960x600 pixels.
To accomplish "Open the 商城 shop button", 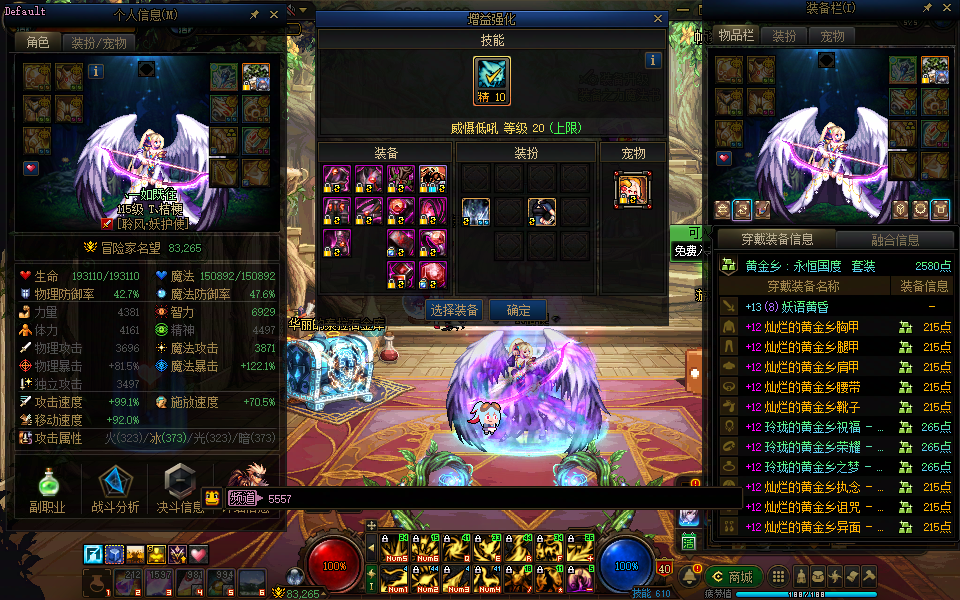I will coord(734,577).
